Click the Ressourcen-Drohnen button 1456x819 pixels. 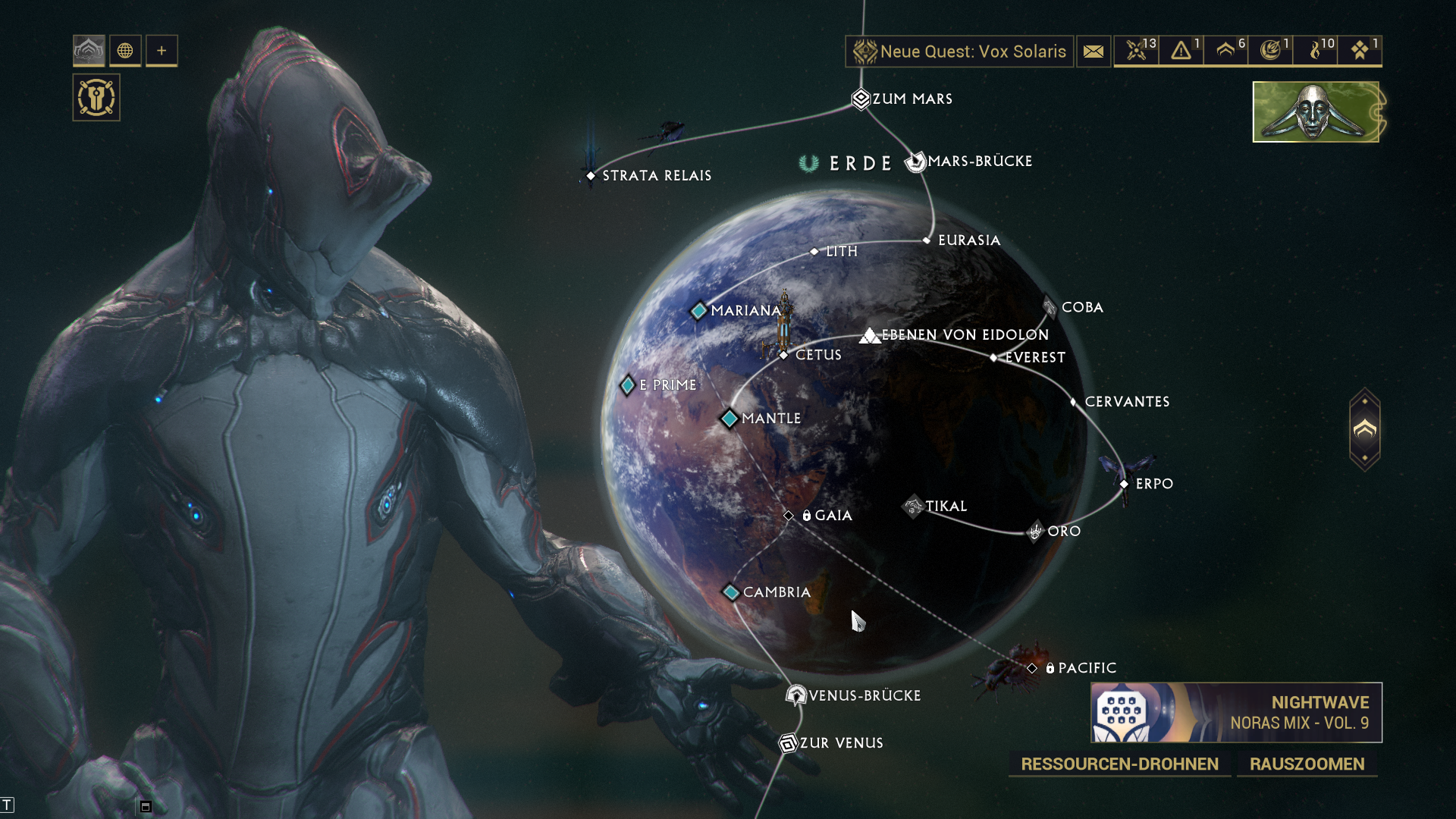tap(1119, 764)
